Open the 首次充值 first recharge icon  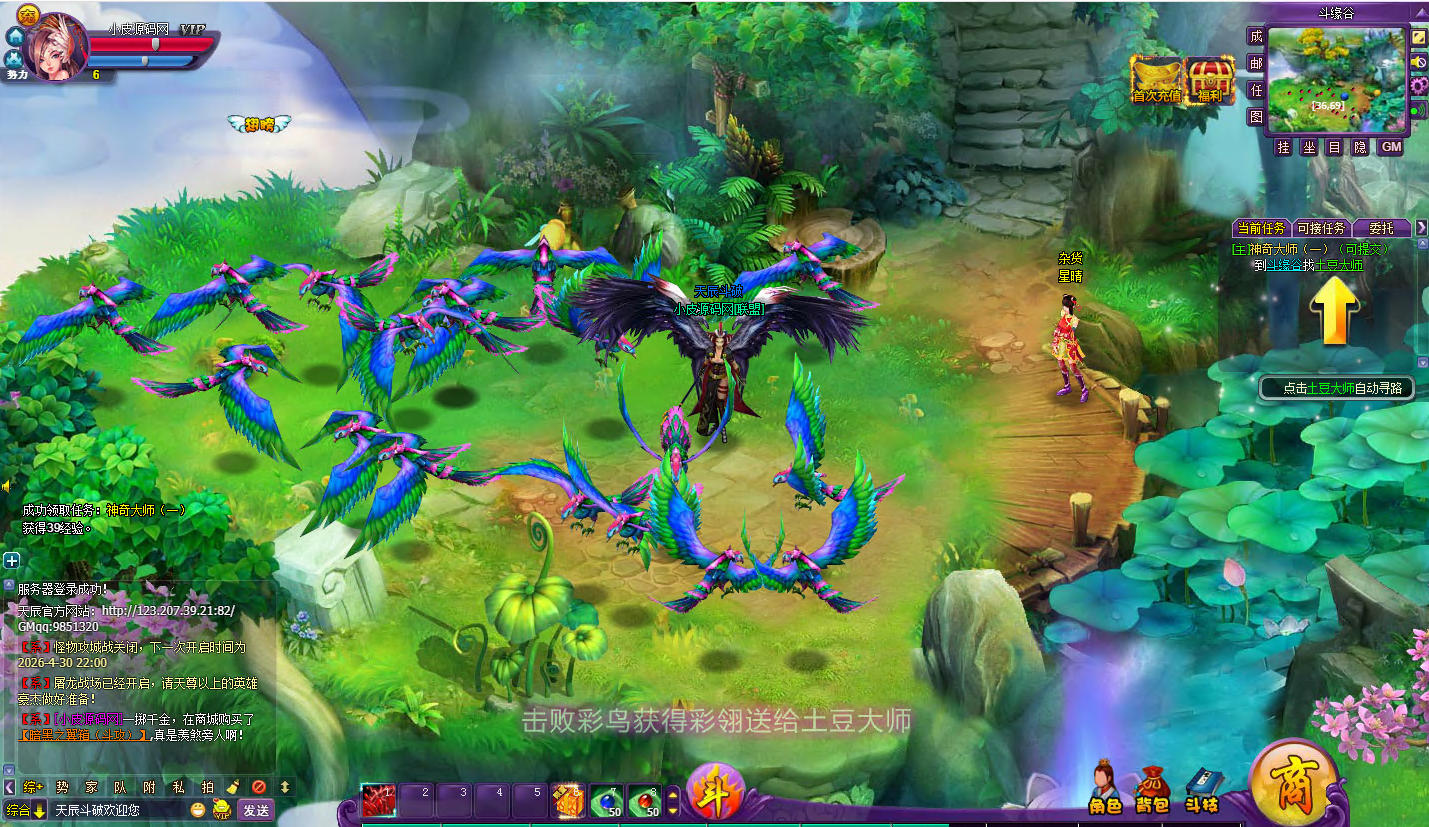click(x=1156, y=80)
